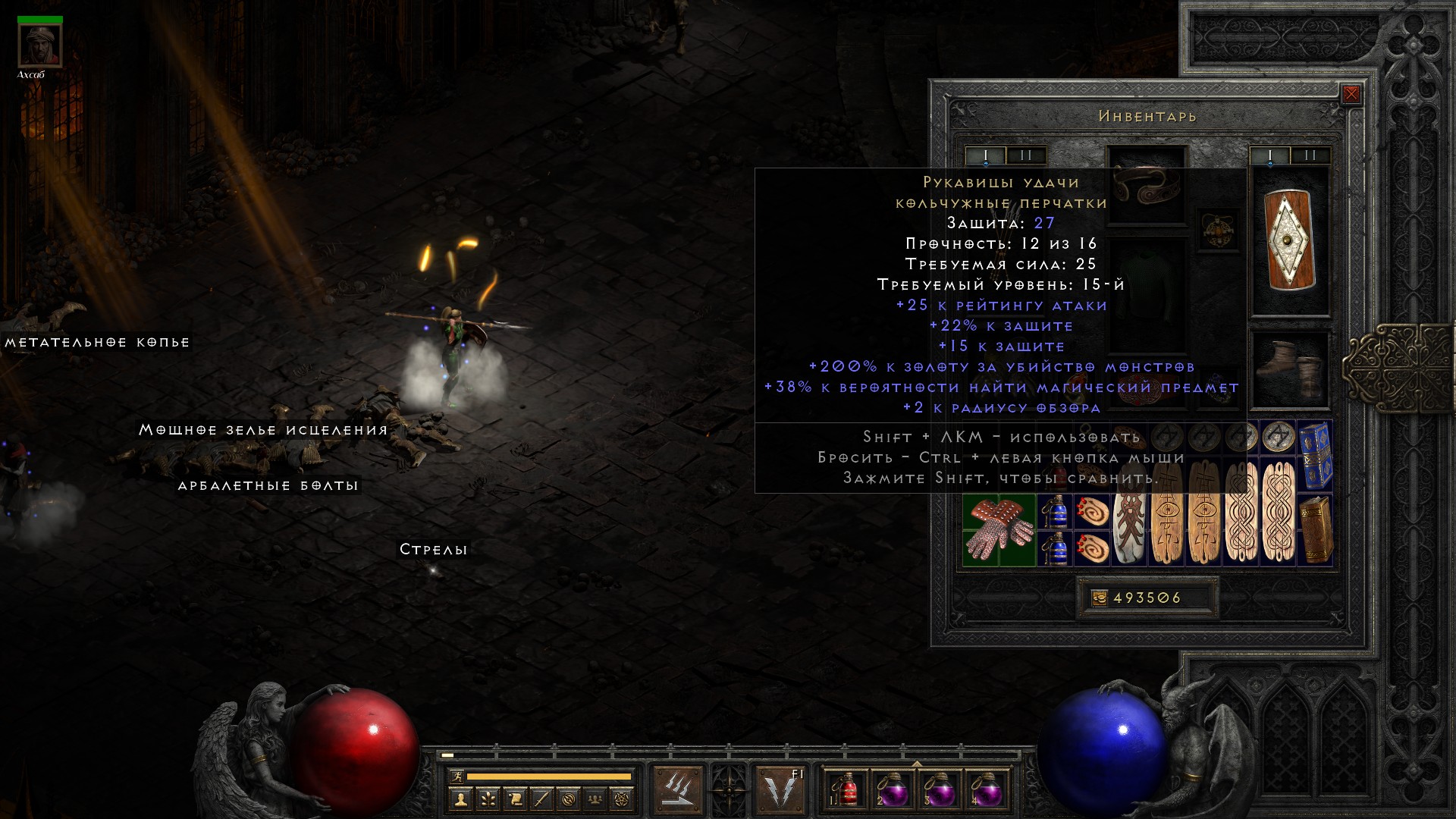The height and width of the screenshot is (819, 1456).
Task: Open the skill tree leaf icon
Action: [x=488, y=799]
